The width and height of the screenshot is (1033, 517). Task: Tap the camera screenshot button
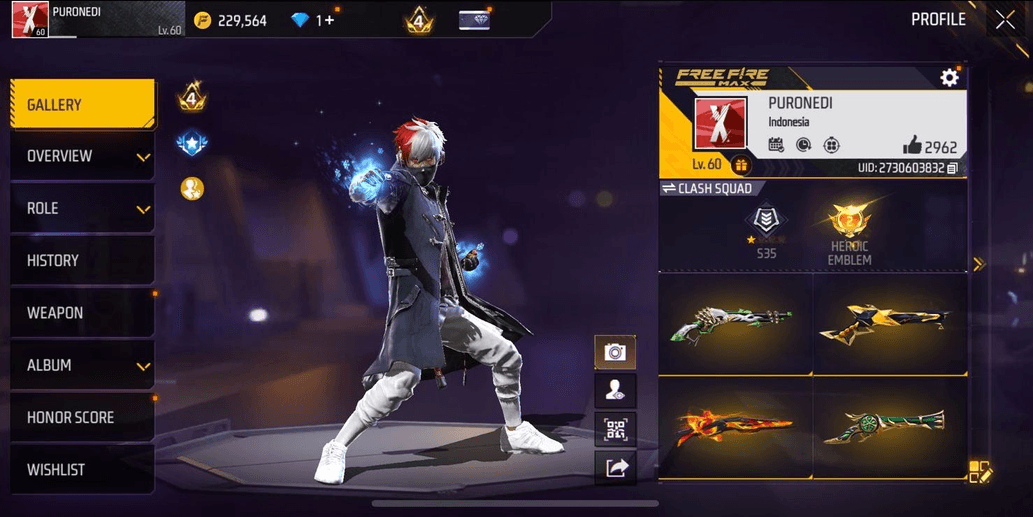click(x=615, y=352)
